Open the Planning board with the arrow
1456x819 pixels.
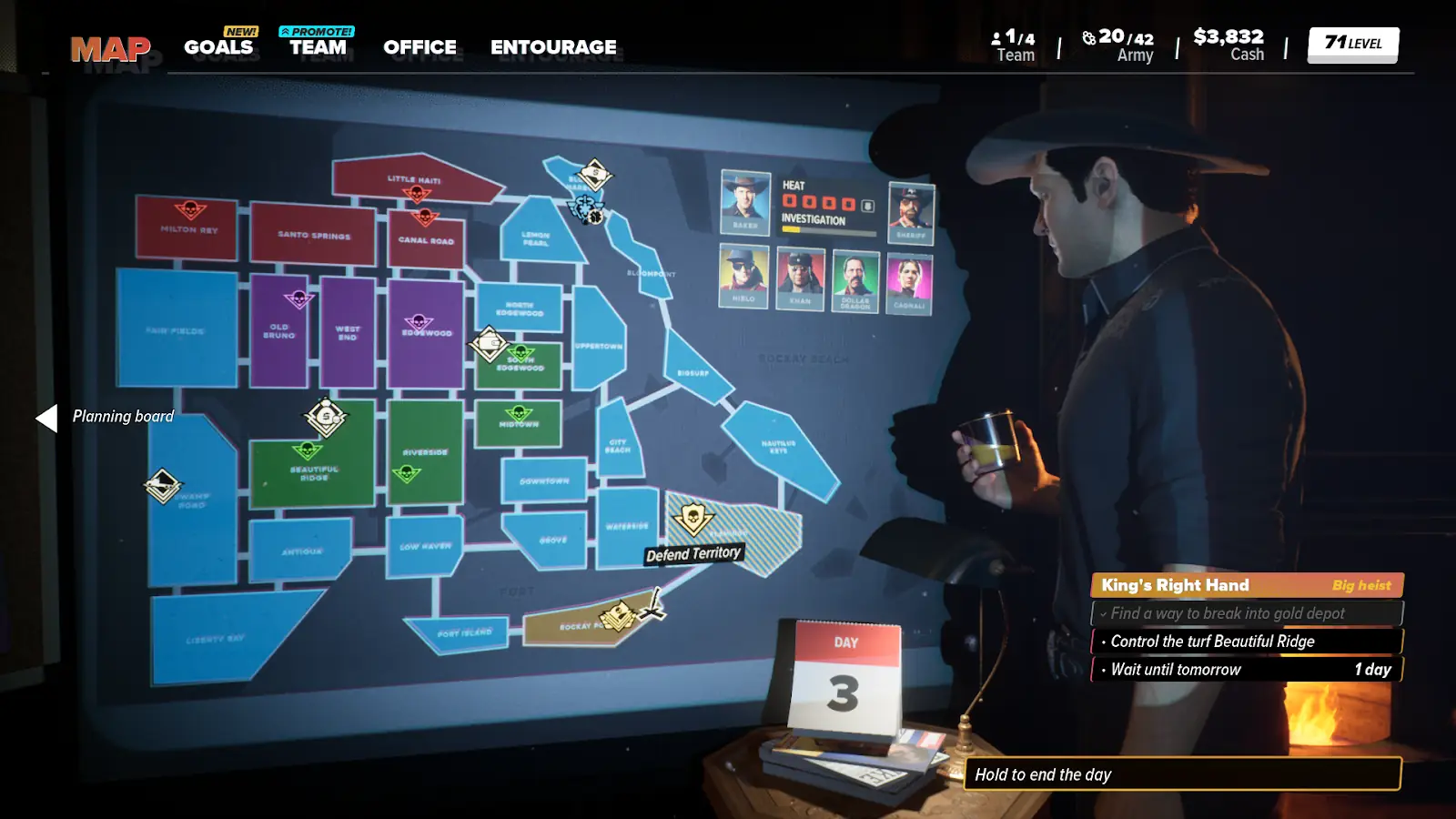[47, 418]
